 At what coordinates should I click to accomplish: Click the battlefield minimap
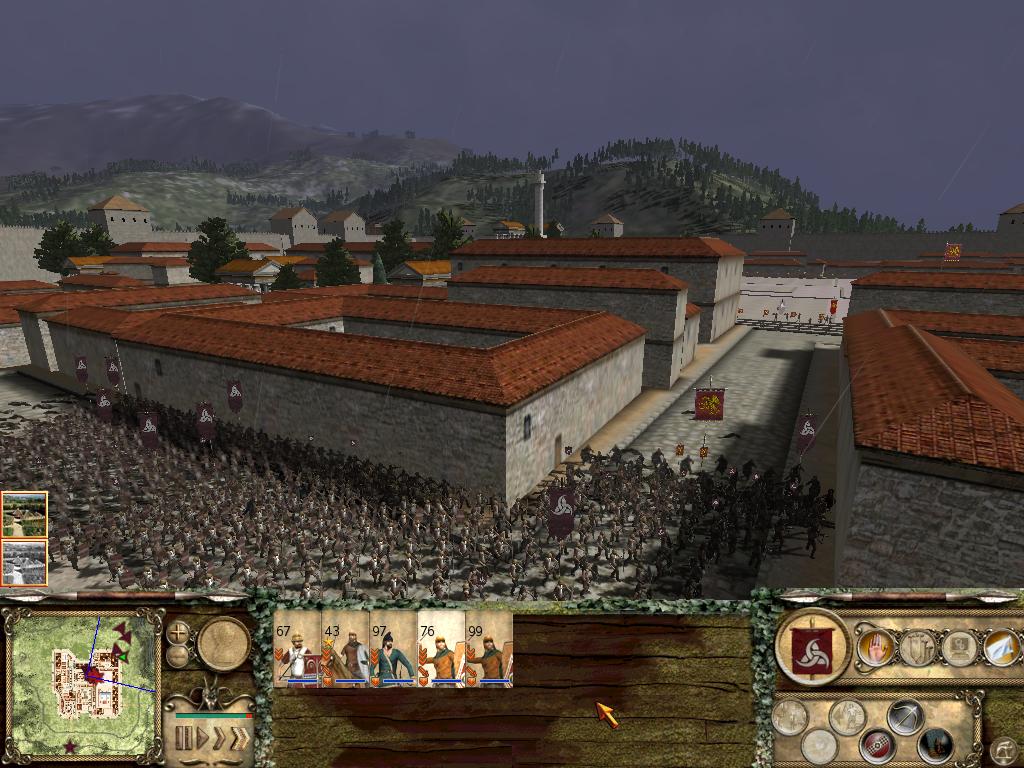[83, 683]
